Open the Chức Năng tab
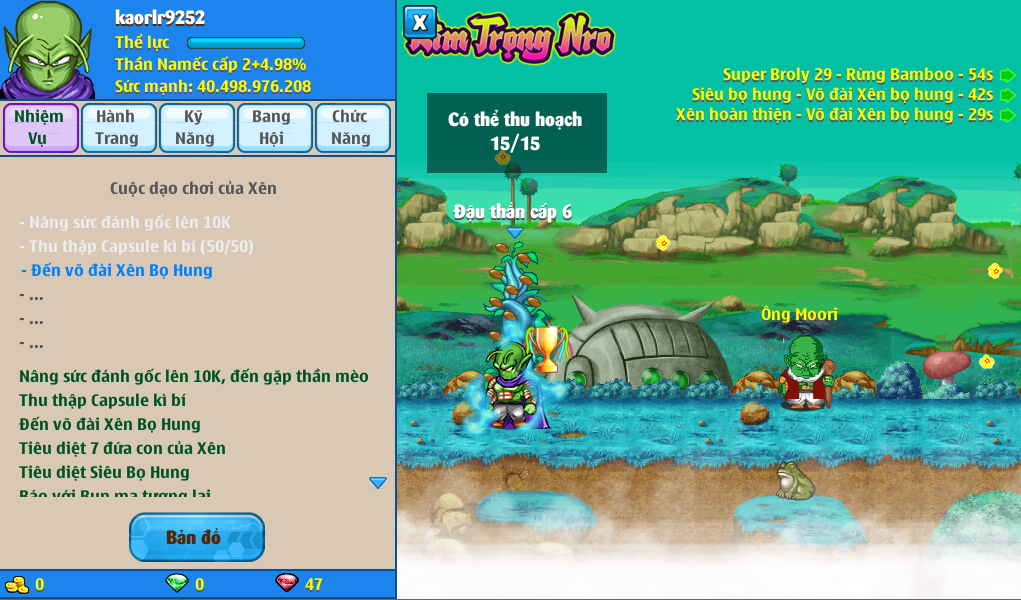Image resolution: width=1021 pixels, height=600 pixels. coord(351,128)
